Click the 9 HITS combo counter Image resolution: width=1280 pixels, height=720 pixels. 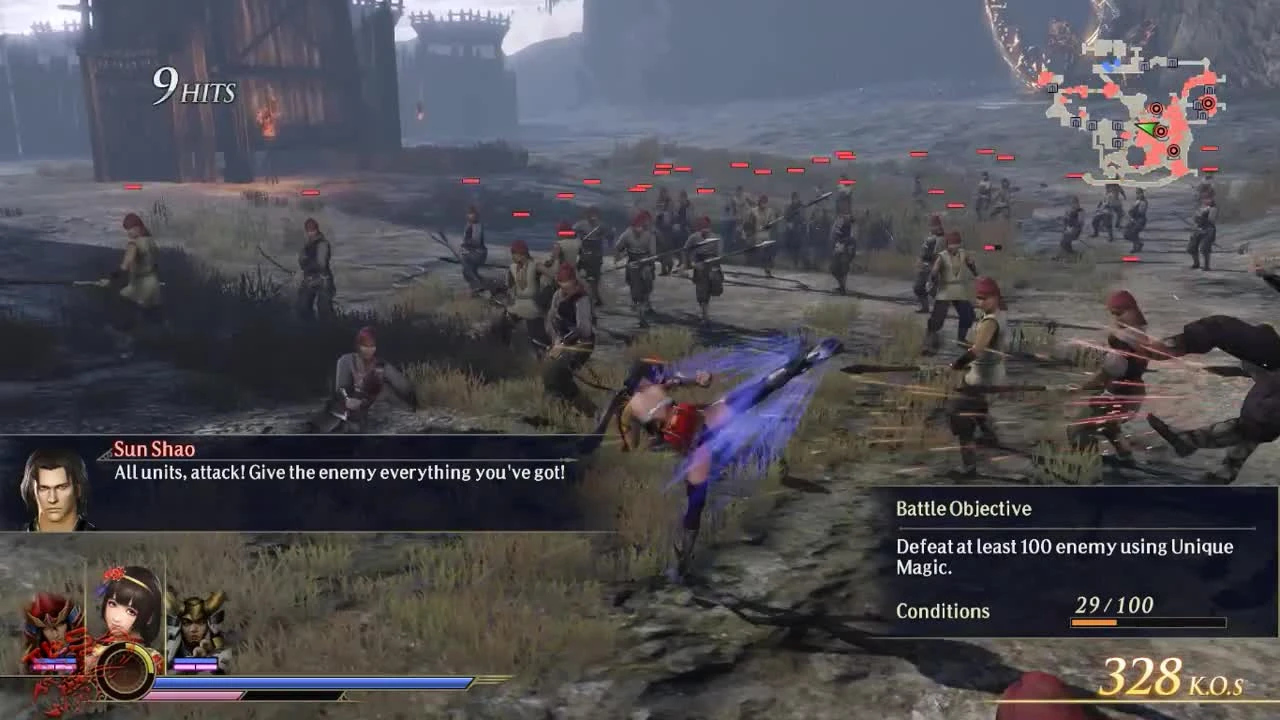click(195, 88)
